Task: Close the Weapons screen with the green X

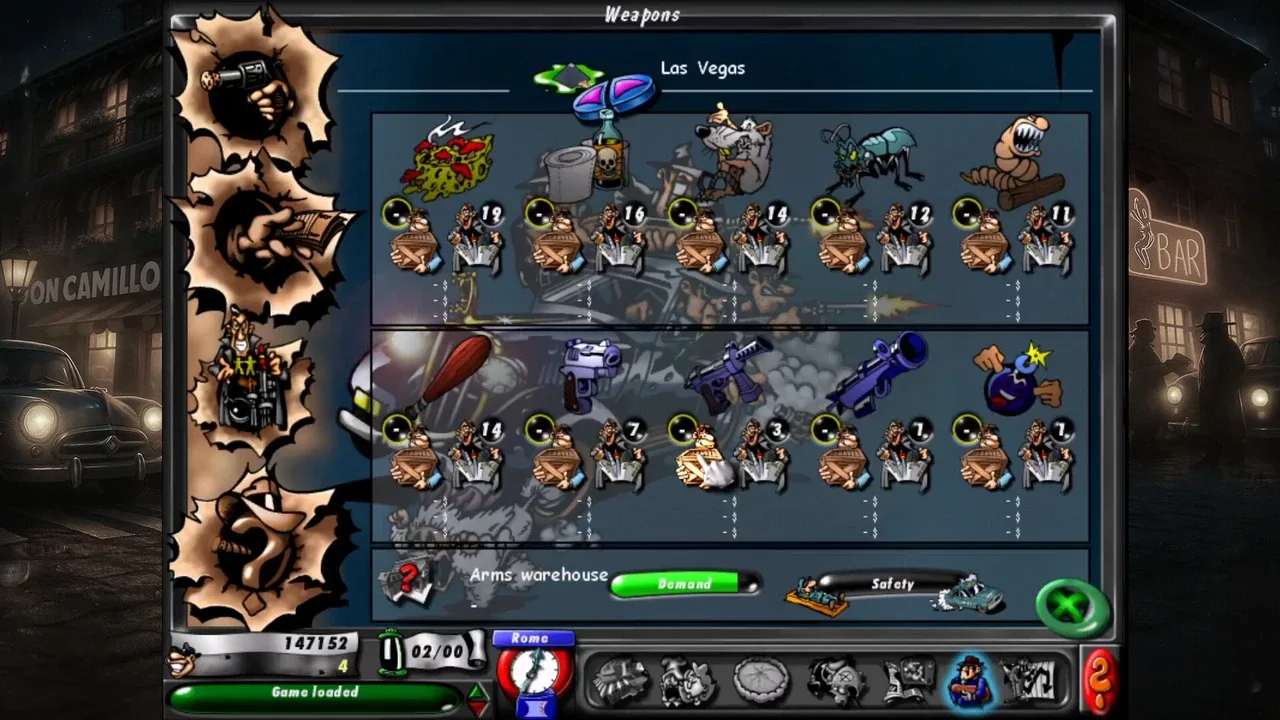Action: 1072,607
